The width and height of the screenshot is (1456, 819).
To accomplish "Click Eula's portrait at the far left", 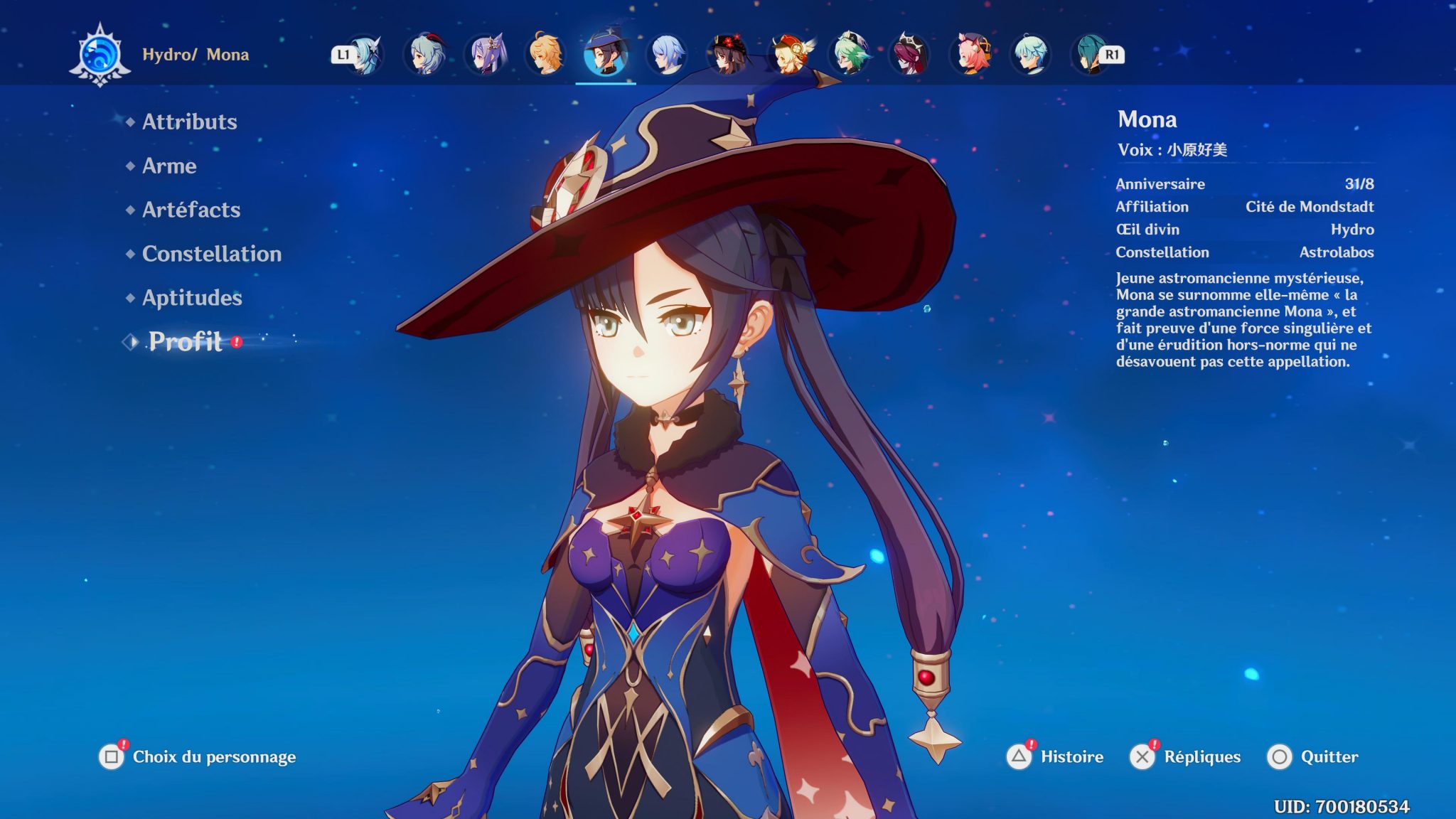I will point(365,55).
